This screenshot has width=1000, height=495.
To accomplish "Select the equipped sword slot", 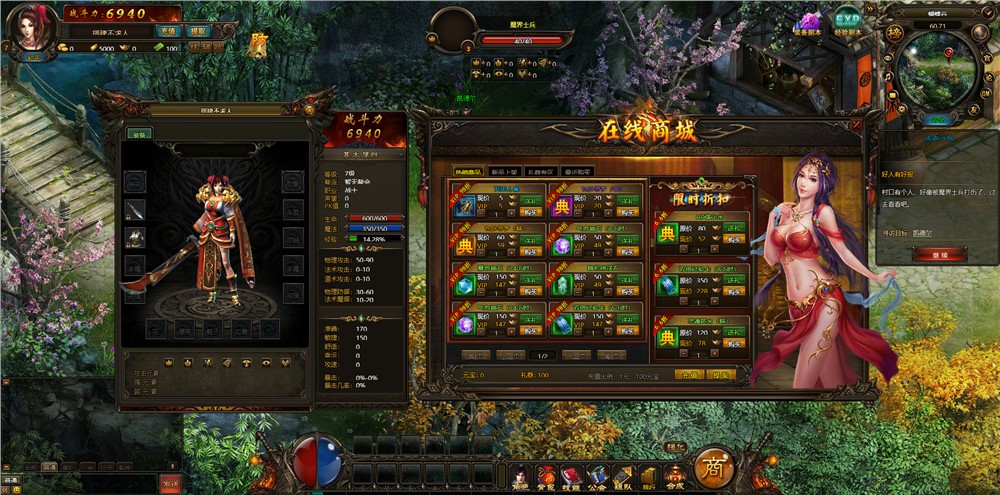I will pos(135,209).
